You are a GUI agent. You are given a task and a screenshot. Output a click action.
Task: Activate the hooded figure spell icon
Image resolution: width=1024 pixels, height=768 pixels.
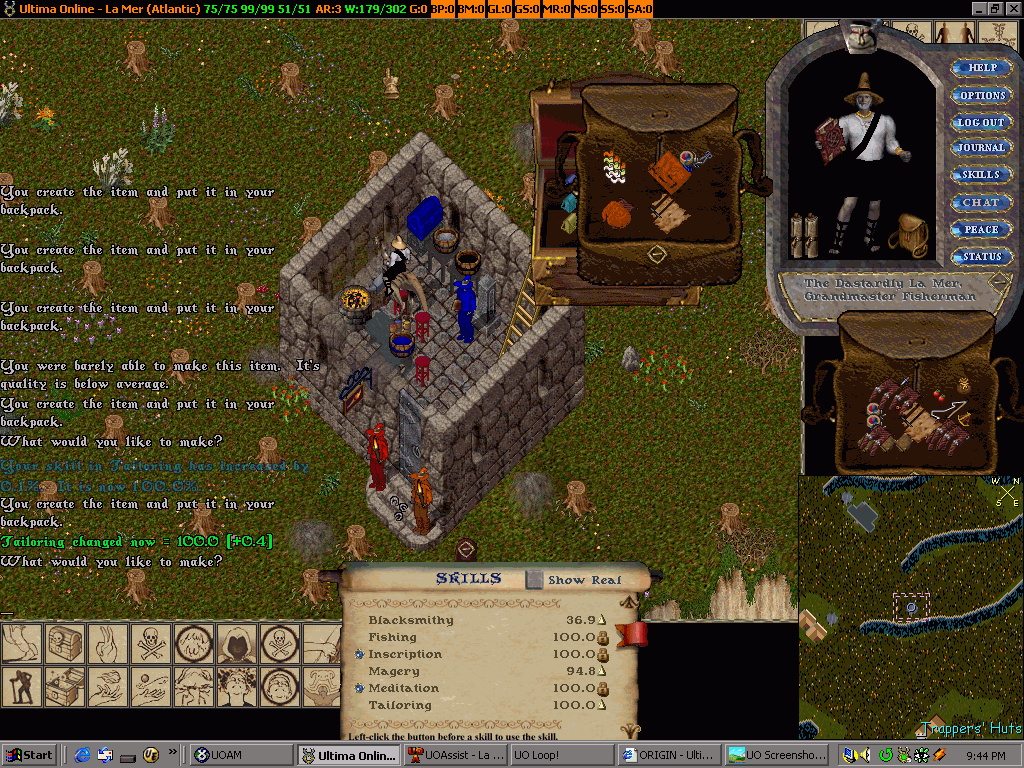(237, 645)
